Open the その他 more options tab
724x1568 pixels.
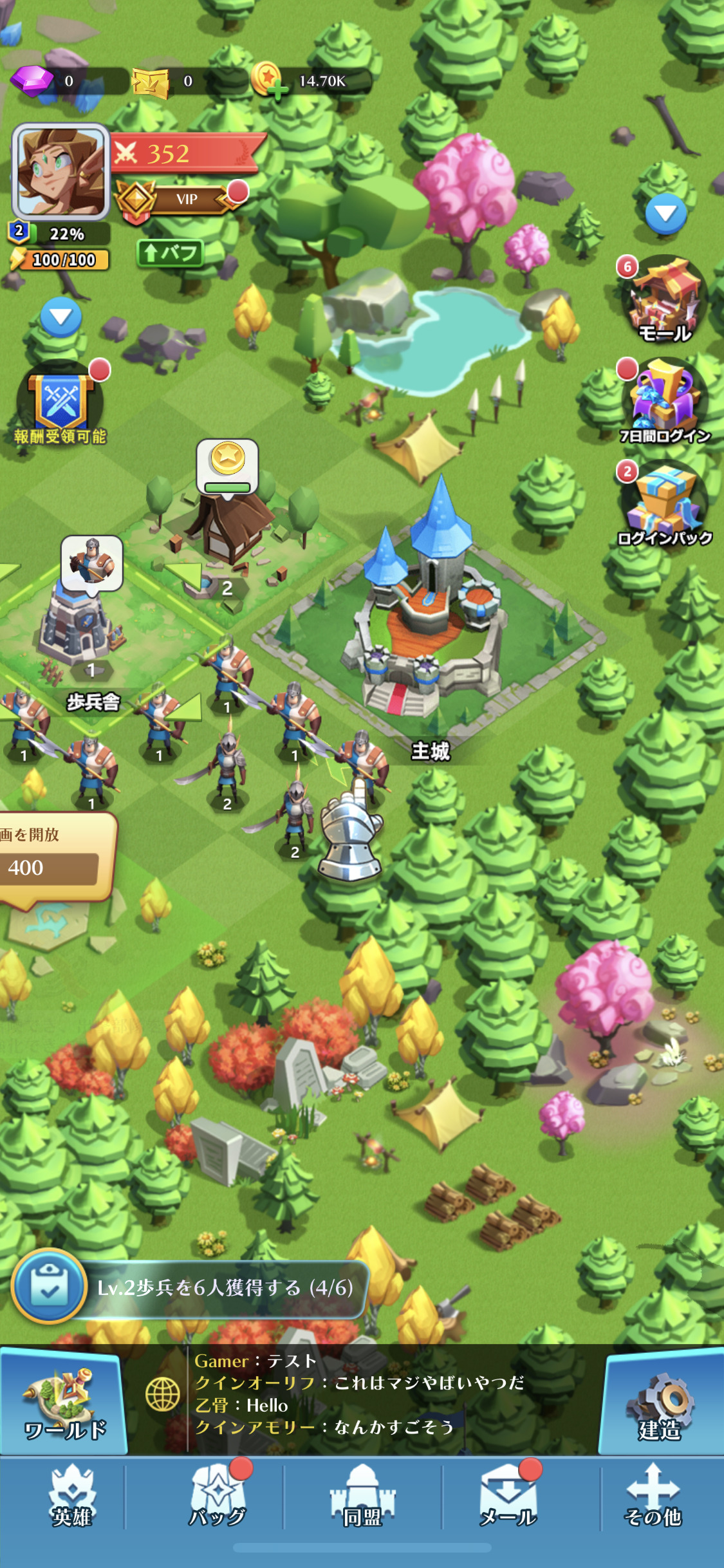pos(653,1497)
